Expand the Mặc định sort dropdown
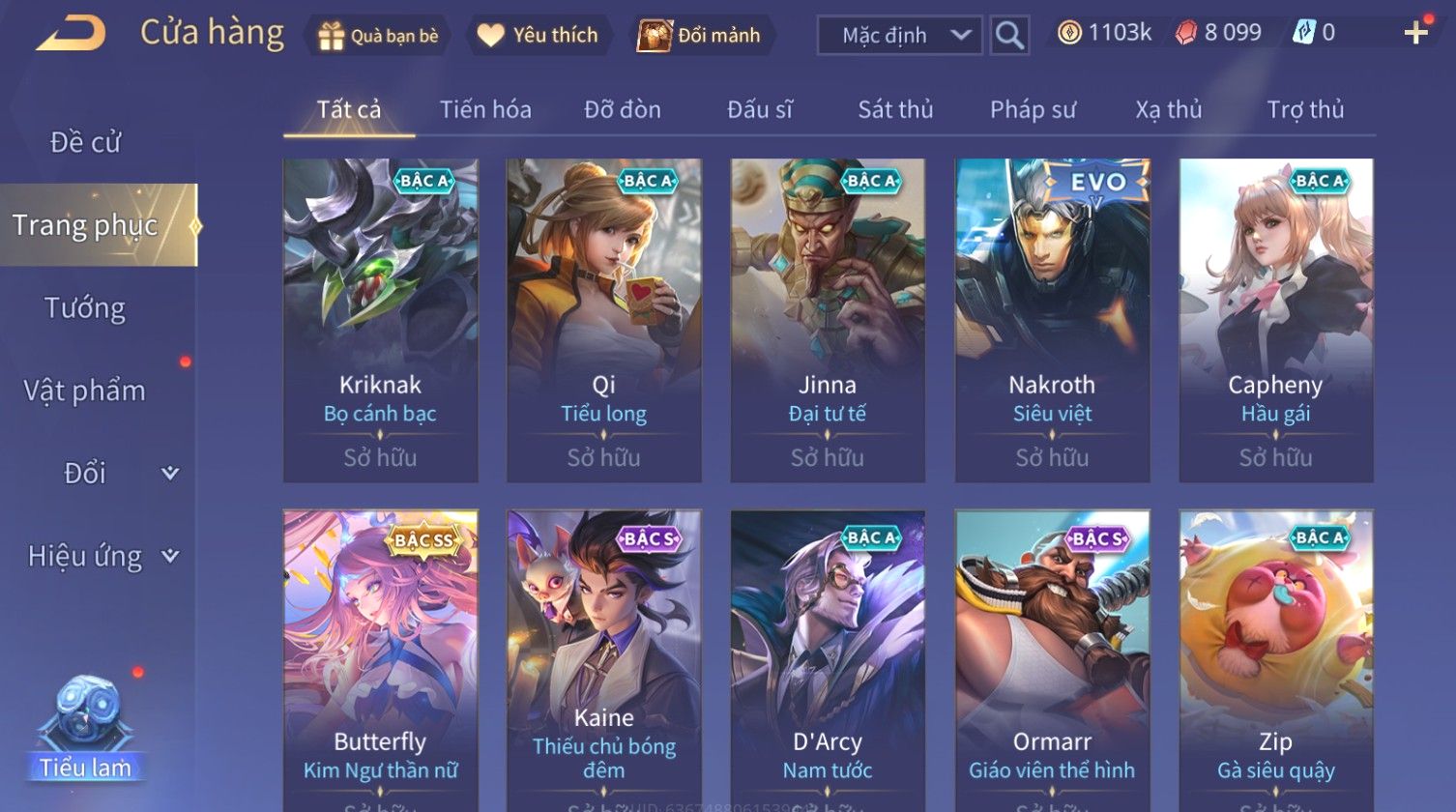This screenshot has width=1456, height=812. pos(899,36)
